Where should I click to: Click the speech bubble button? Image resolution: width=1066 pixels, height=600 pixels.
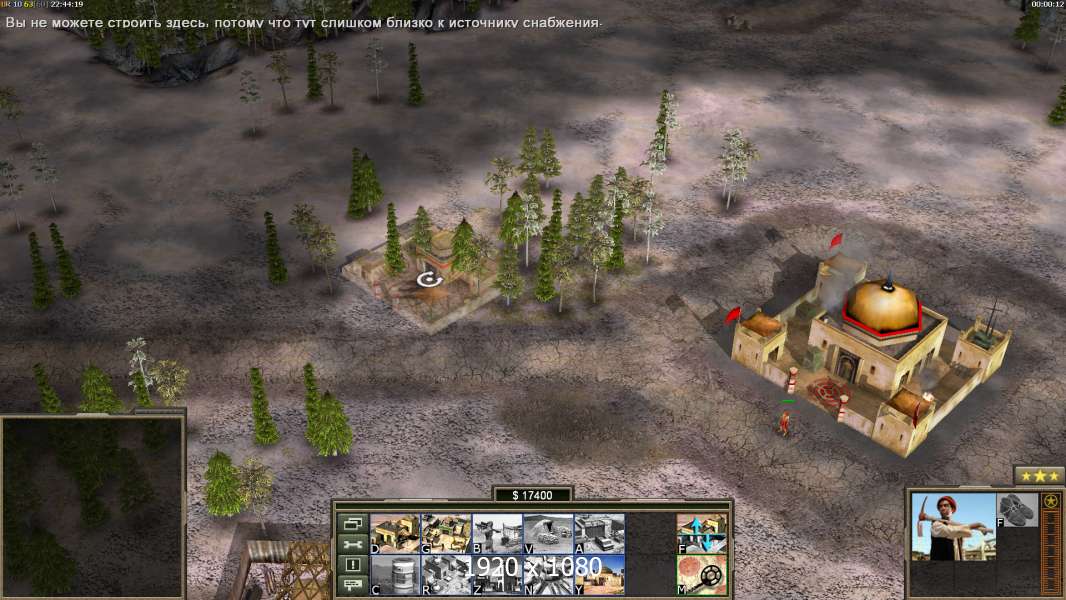coord(352,585)
